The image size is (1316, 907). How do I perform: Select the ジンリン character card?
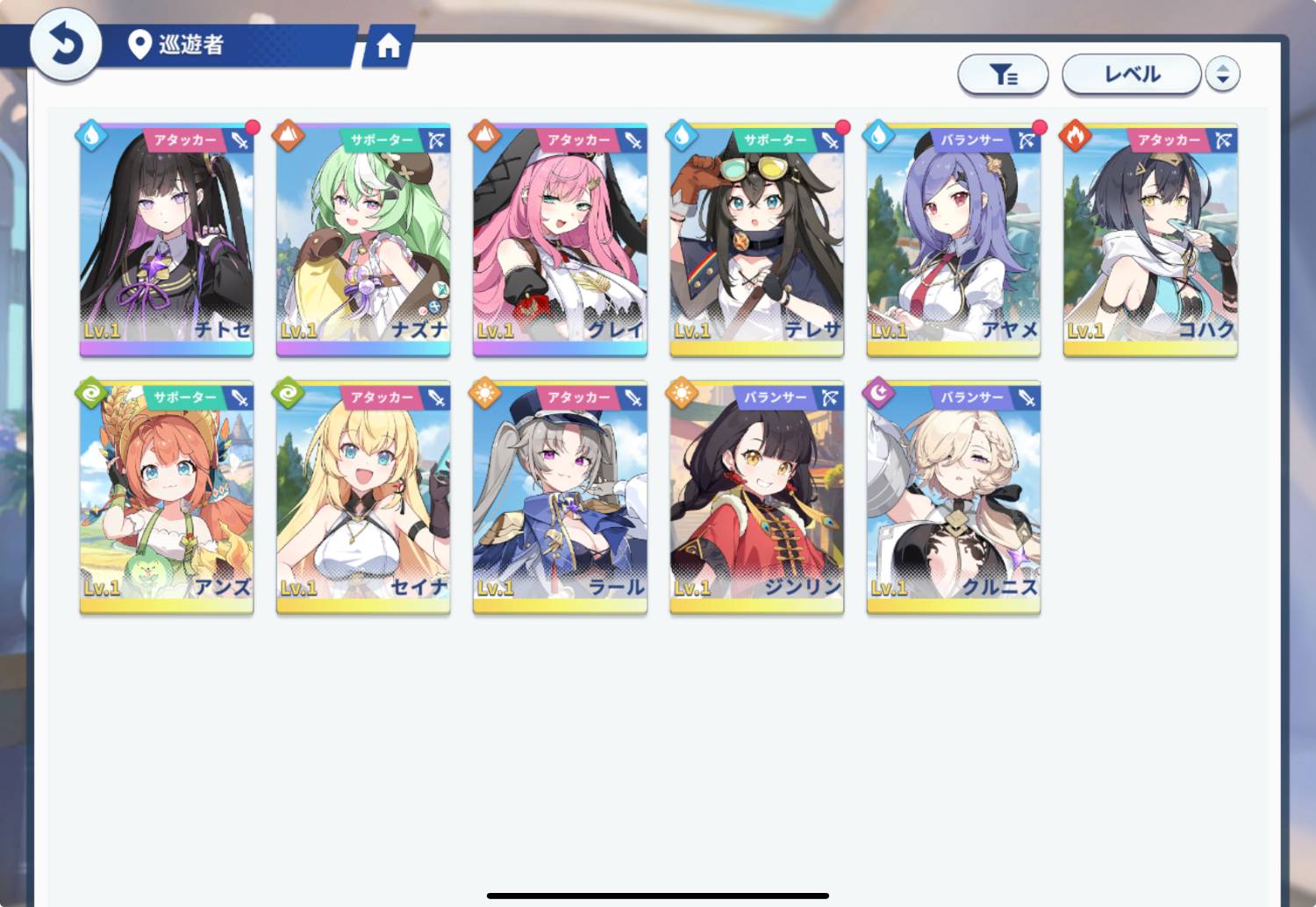[756, 496]
